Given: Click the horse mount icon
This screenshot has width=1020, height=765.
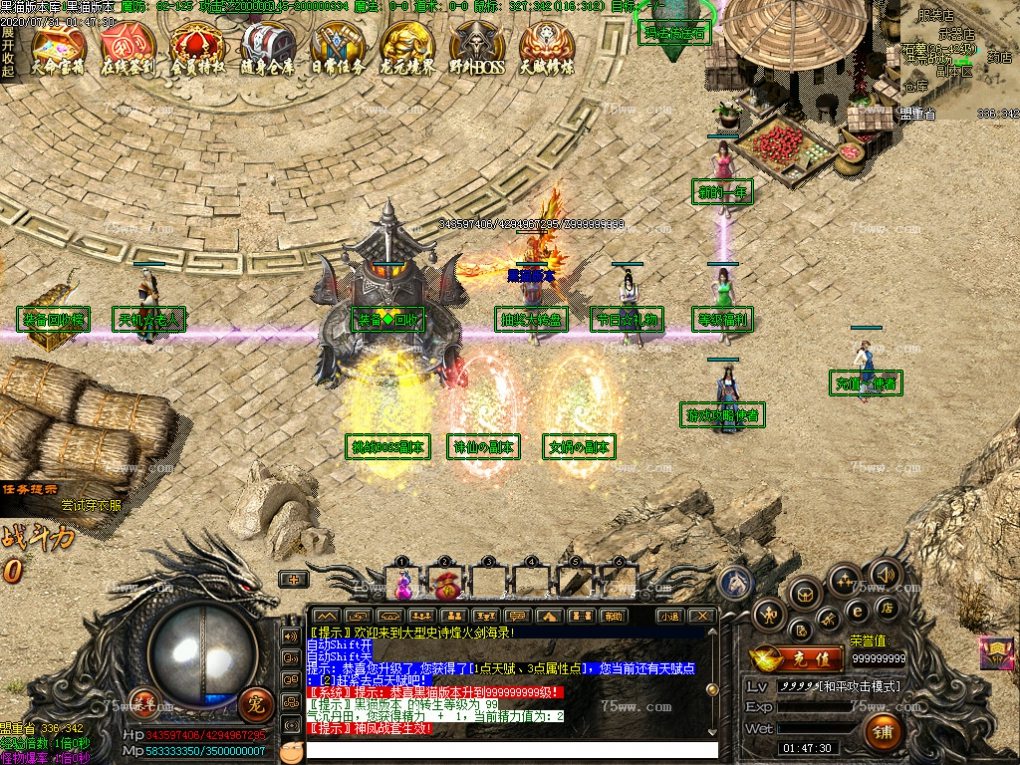Looking at the screenshot, I should 737,580.
